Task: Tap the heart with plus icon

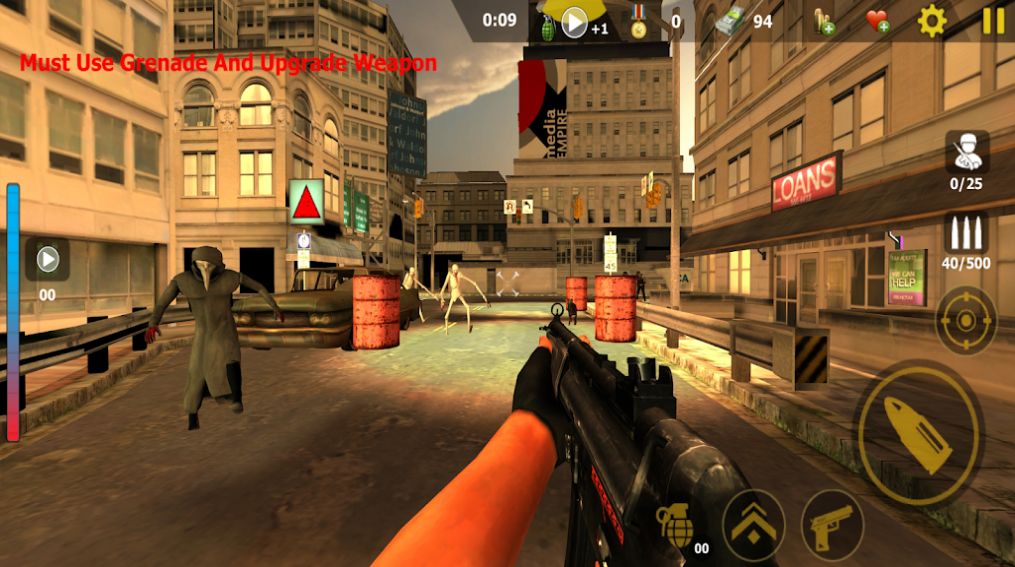Action: click(x=877, y=21)
